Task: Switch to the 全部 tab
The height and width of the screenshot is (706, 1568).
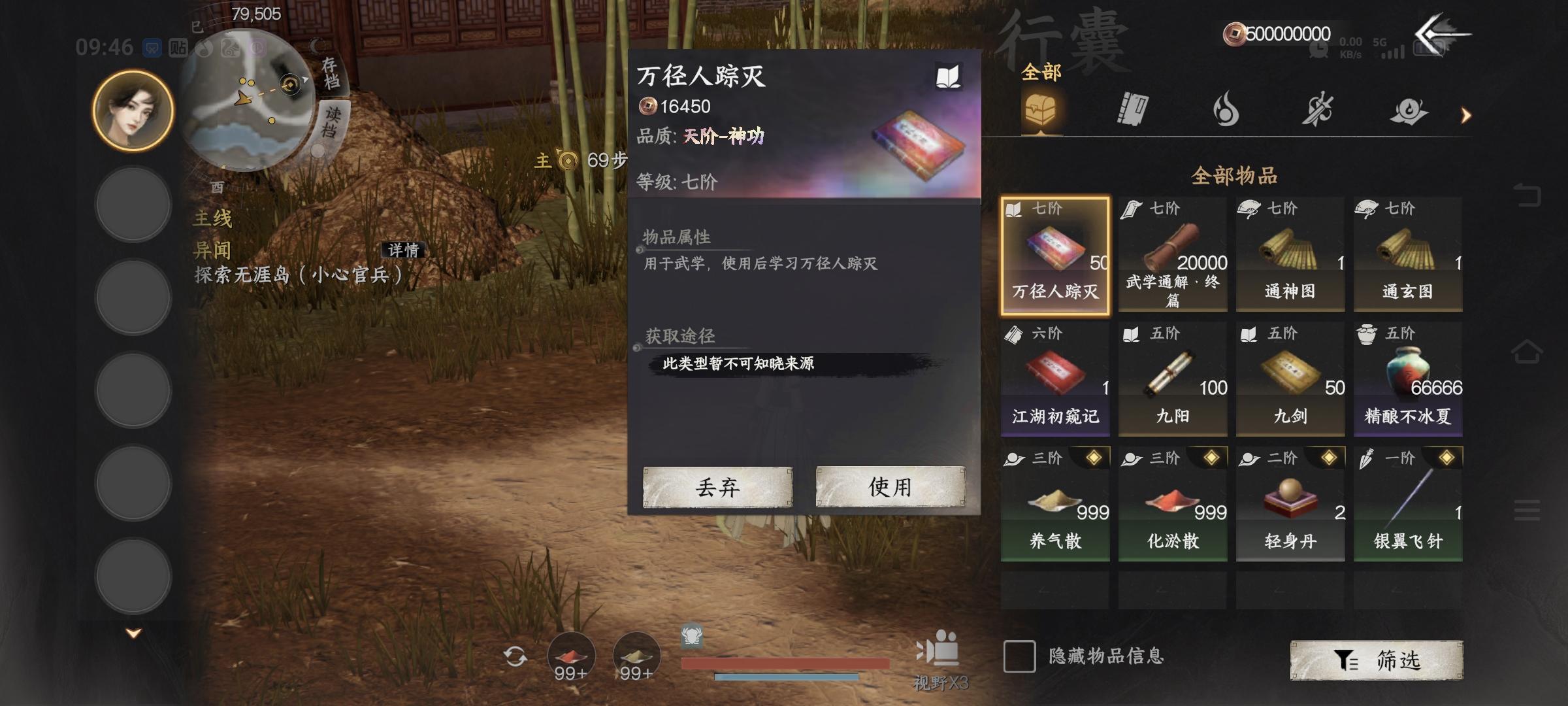Action: [1041, 73]
